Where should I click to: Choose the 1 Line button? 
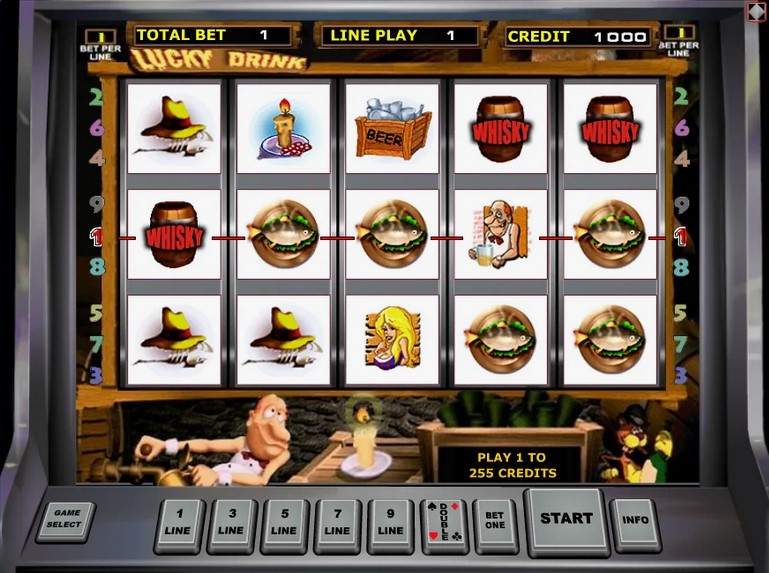(x=178, y=523)
